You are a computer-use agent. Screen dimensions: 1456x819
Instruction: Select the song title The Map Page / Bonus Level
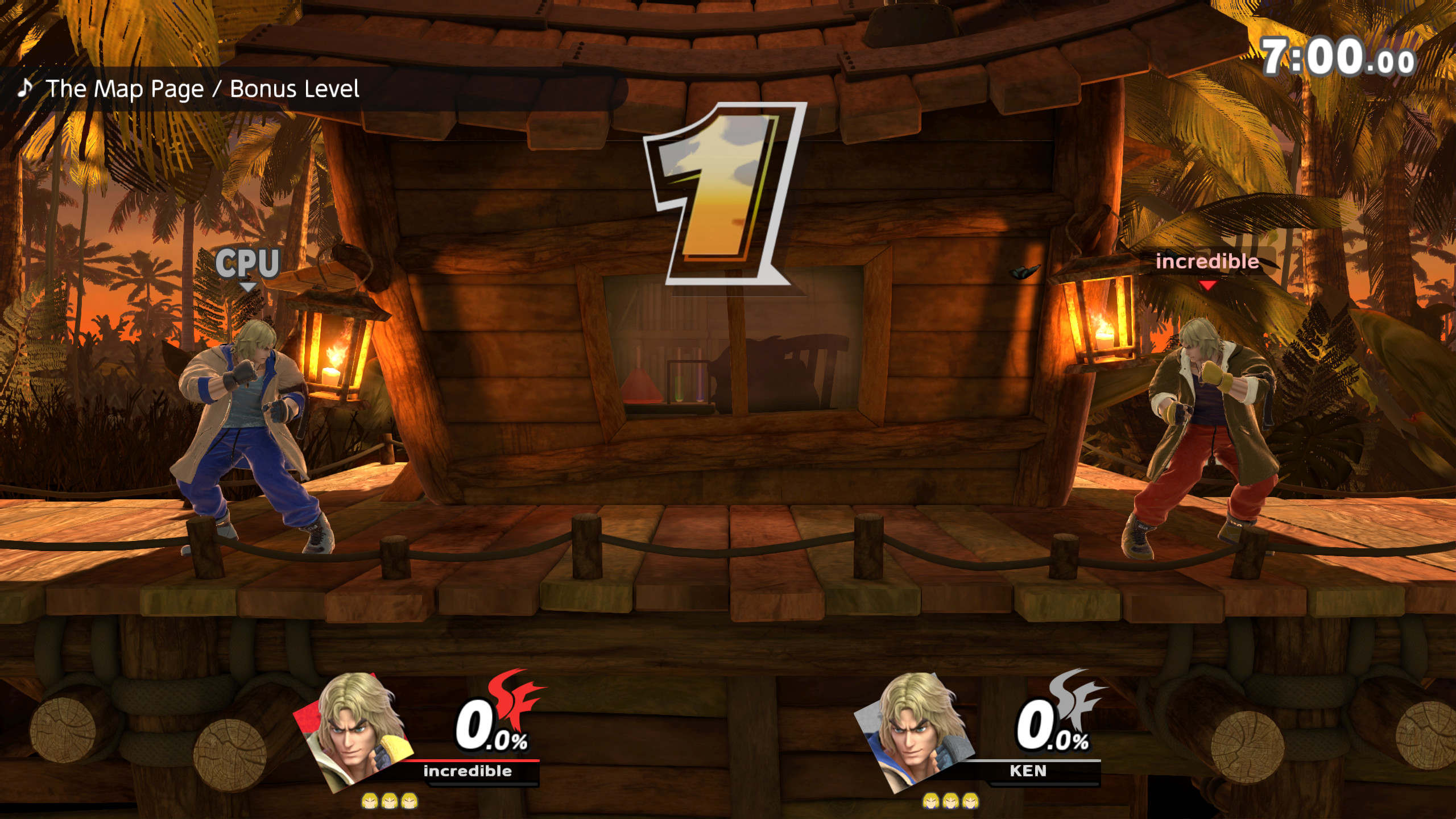[x=202, y=88]
